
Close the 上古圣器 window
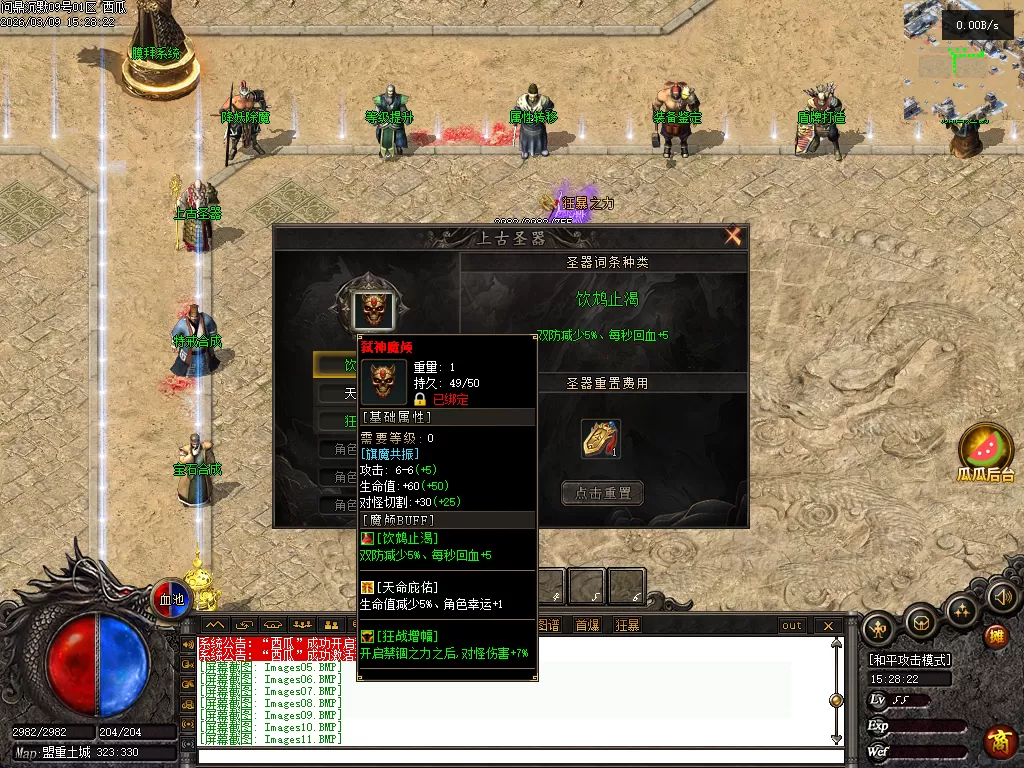(733, 237)
